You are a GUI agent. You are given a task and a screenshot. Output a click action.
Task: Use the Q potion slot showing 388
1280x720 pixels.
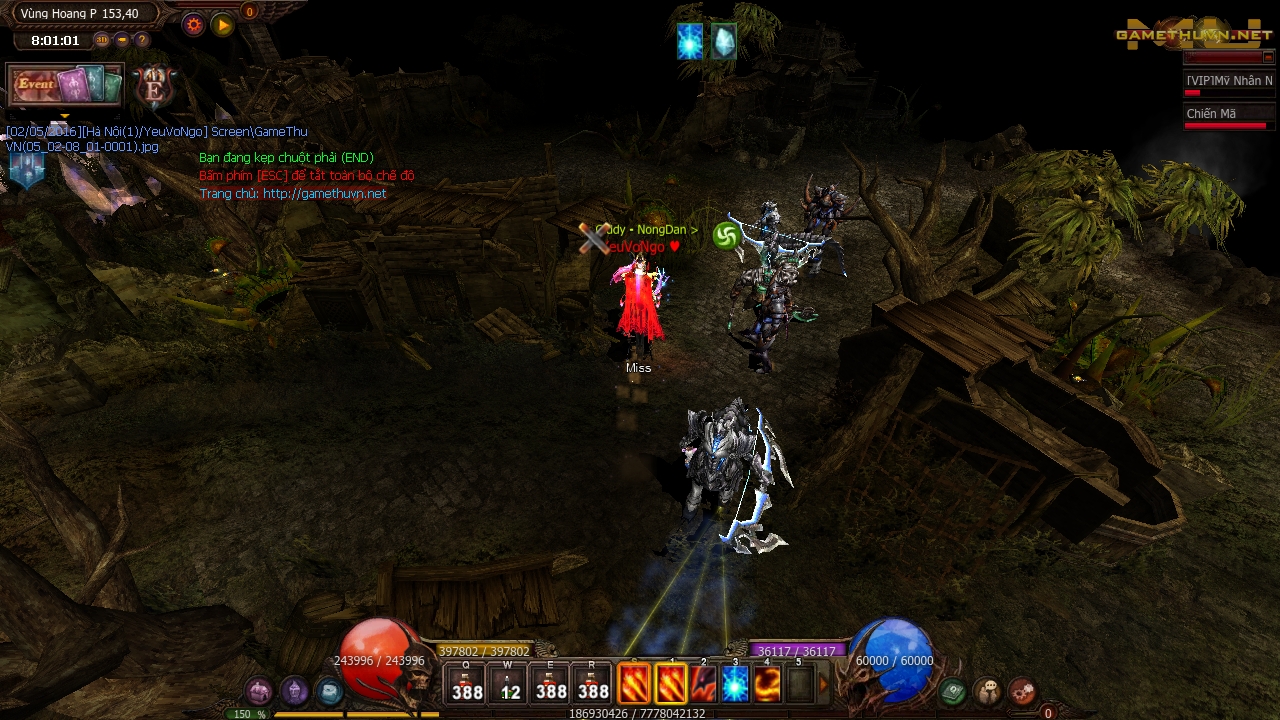click(x=467, y=684)
